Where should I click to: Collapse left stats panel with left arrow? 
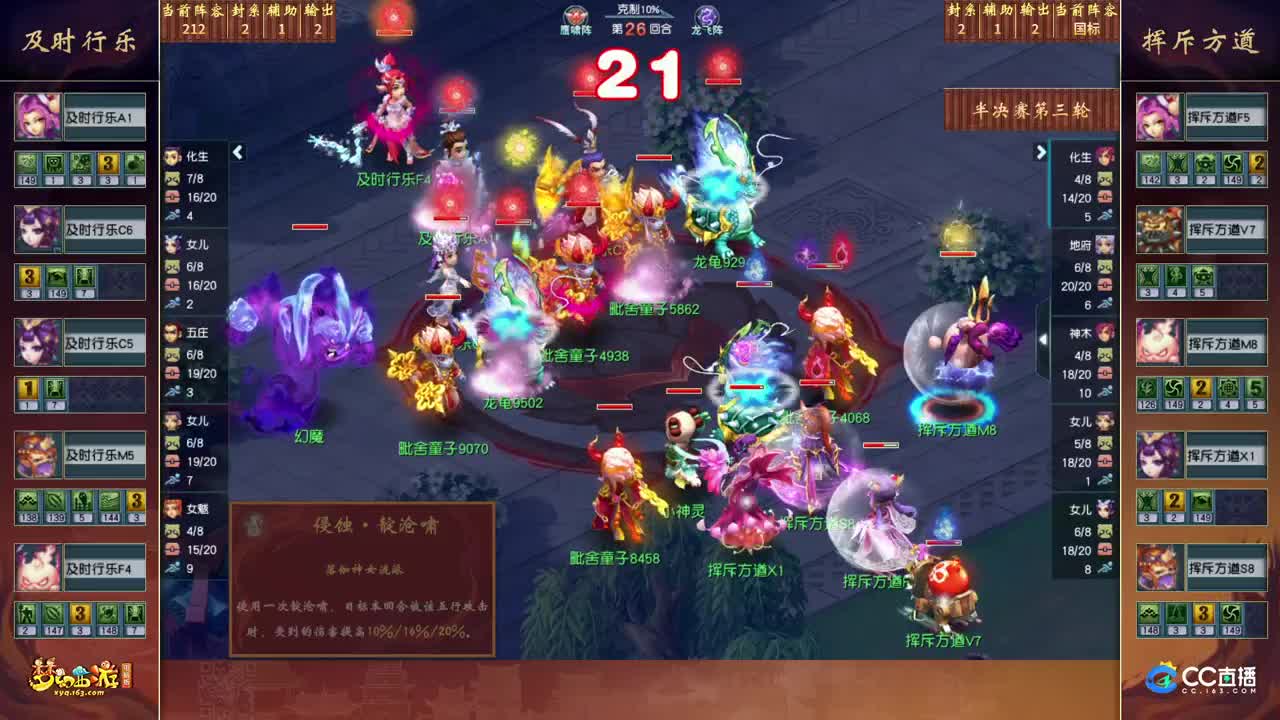(x=238, y=153)
